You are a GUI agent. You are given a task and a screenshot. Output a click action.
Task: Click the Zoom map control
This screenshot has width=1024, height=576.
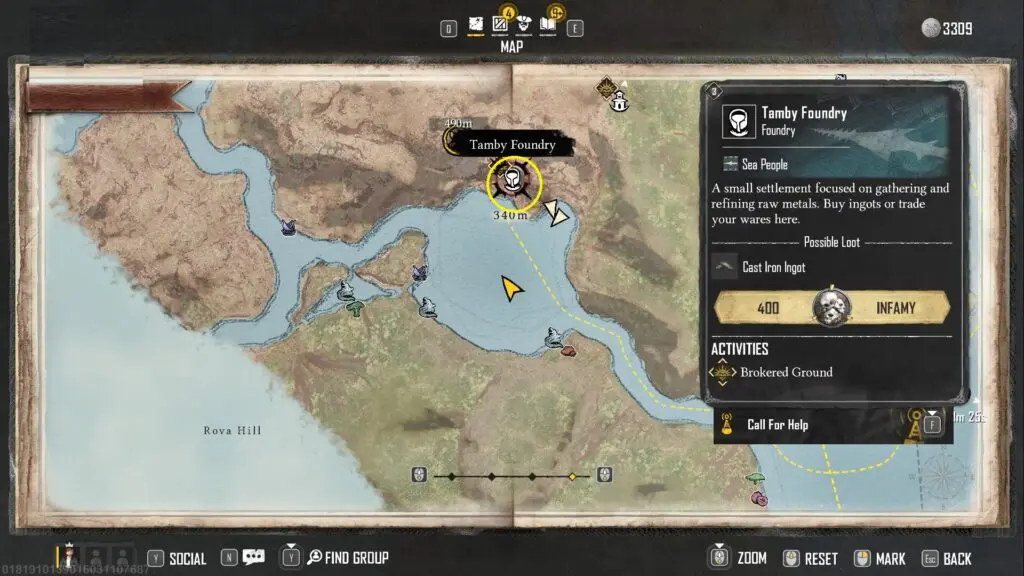pyautogui.click(x=751, y=558)
